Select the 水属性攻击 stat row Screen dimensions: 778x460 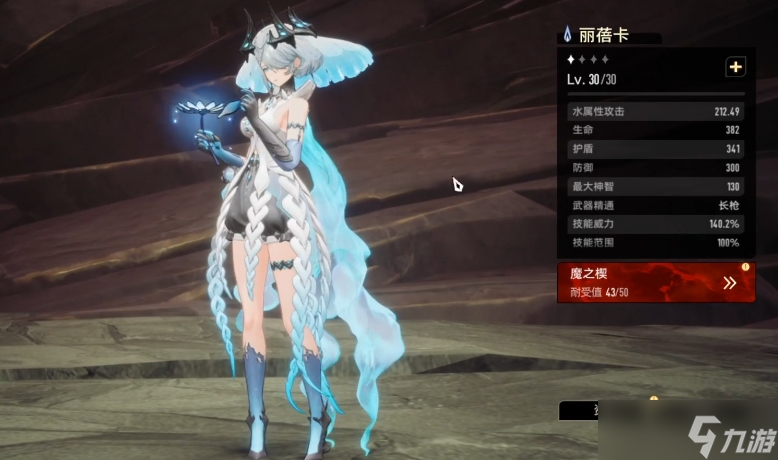pyautogui.click(x=655, y=111)
